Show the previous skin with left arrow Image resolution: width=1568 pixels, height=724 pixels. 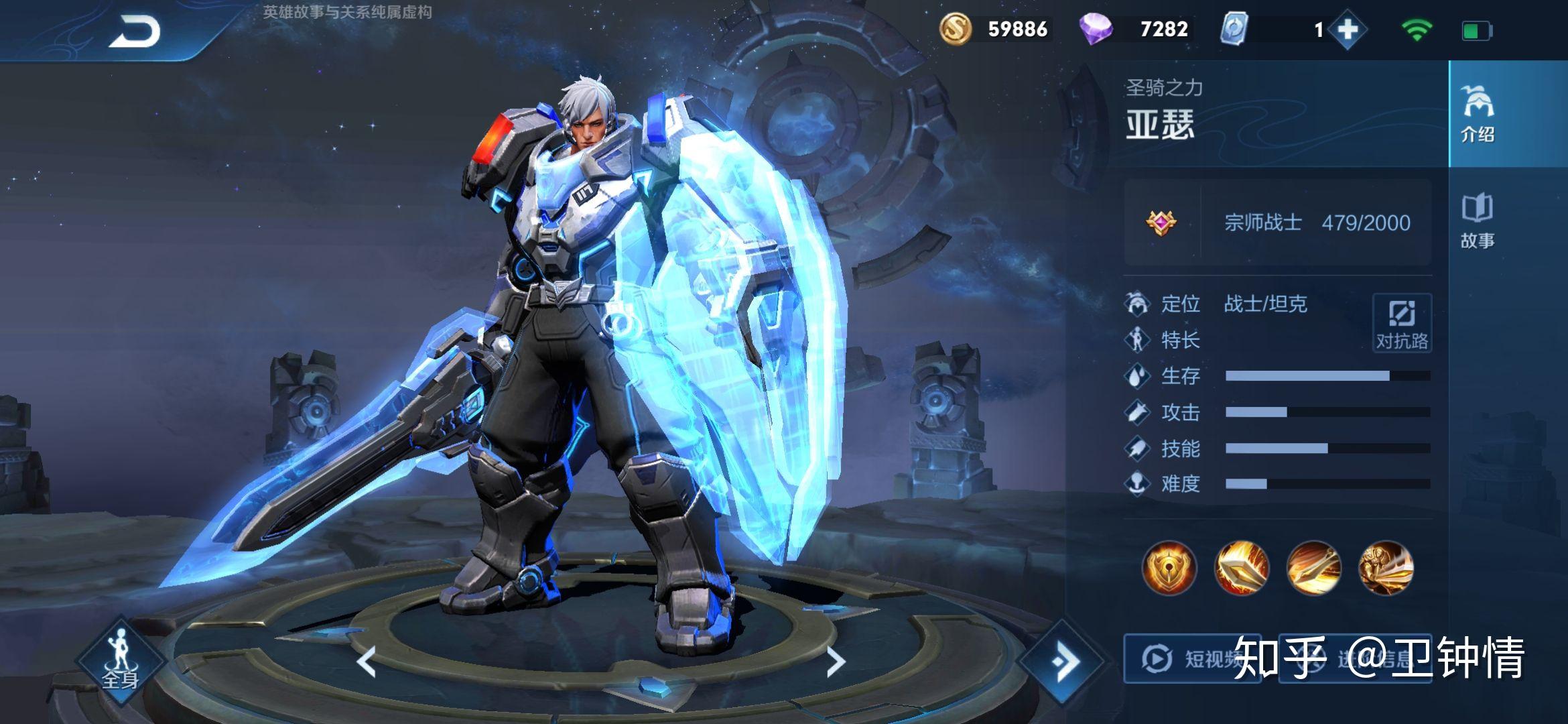pos(367,662)
